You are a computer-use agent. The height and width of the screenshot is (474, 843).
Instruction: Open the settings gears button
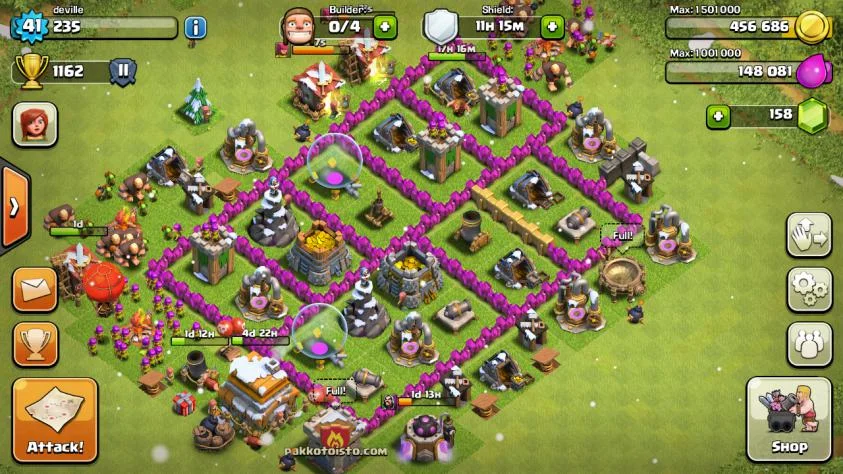click(x=809, y=290)
